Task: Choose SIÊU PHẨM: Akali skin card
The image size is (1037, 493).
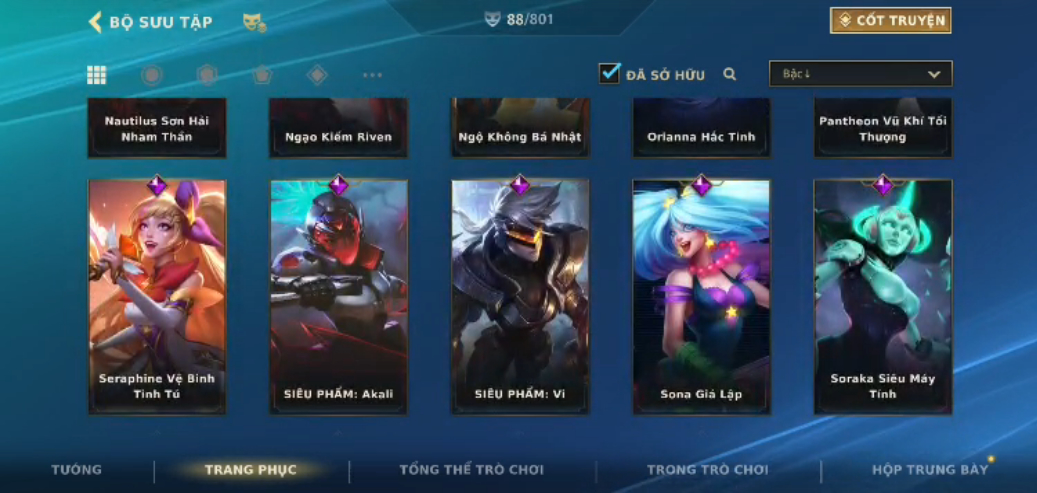Action: (x=338, y=296)
